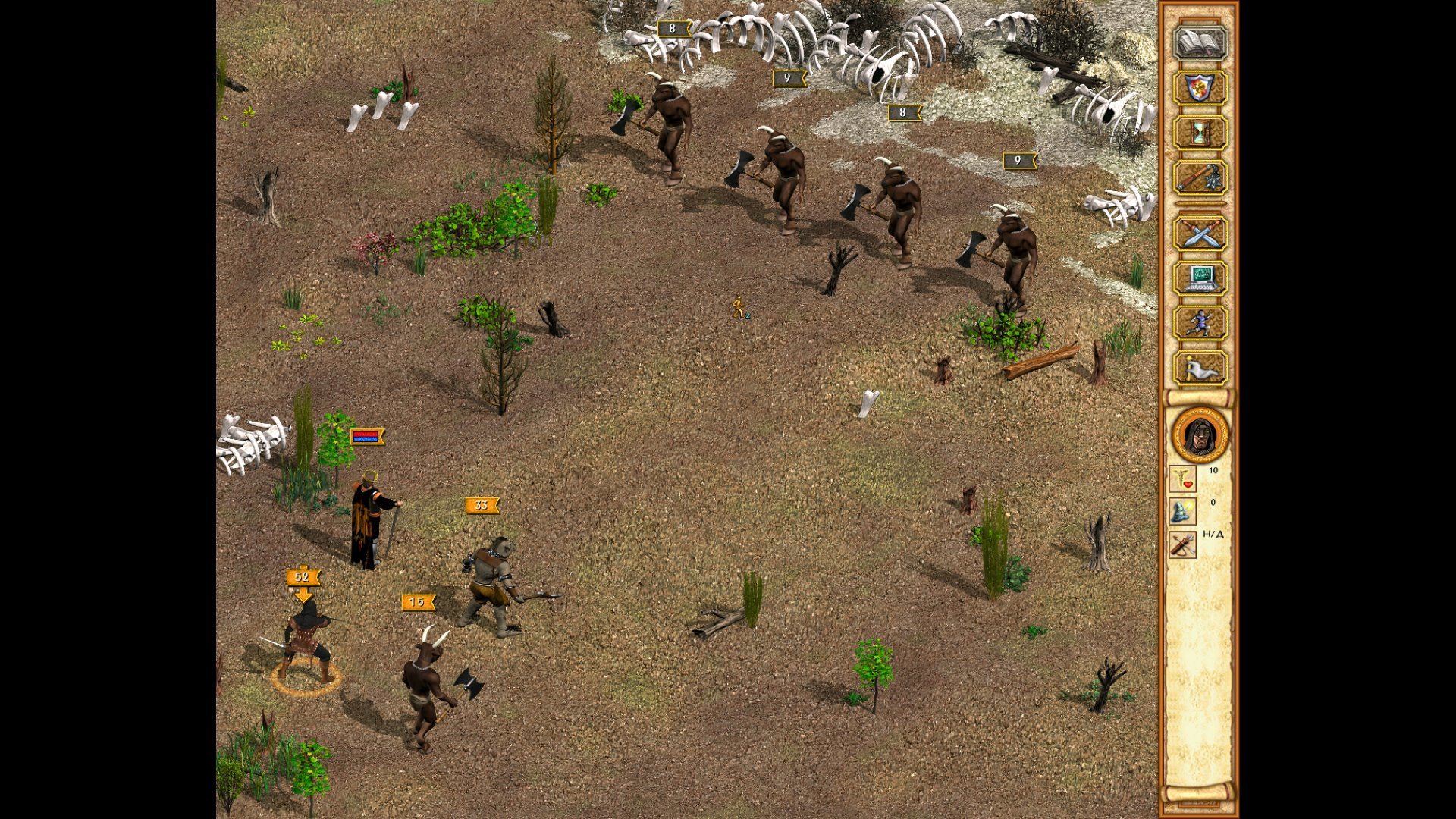Click the white flag surrender button
This screenshot has height=819, width=1456.
point(1200,369)
